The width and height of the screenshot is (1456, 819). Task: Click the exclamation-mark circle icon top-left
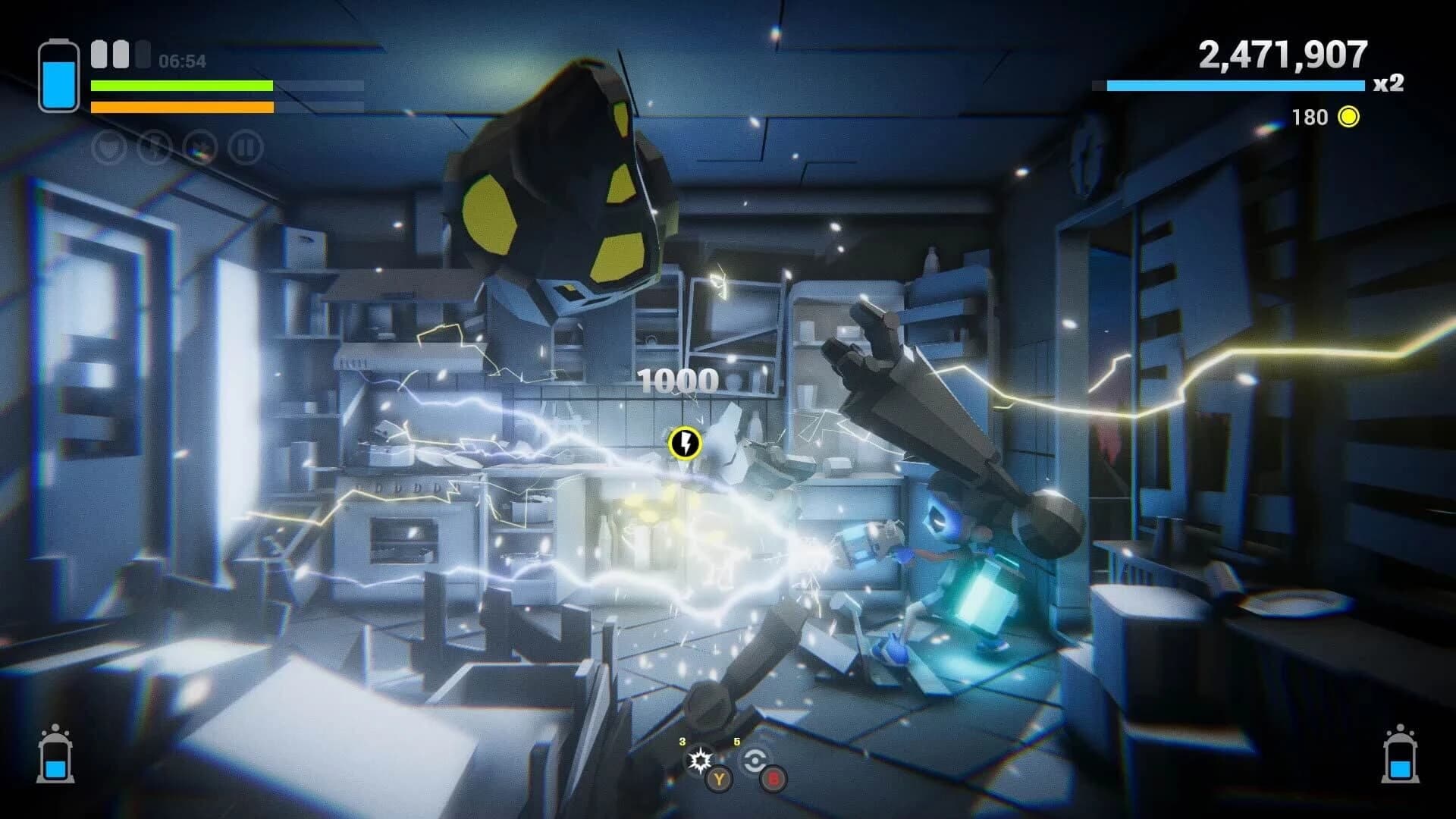(154, 148)
